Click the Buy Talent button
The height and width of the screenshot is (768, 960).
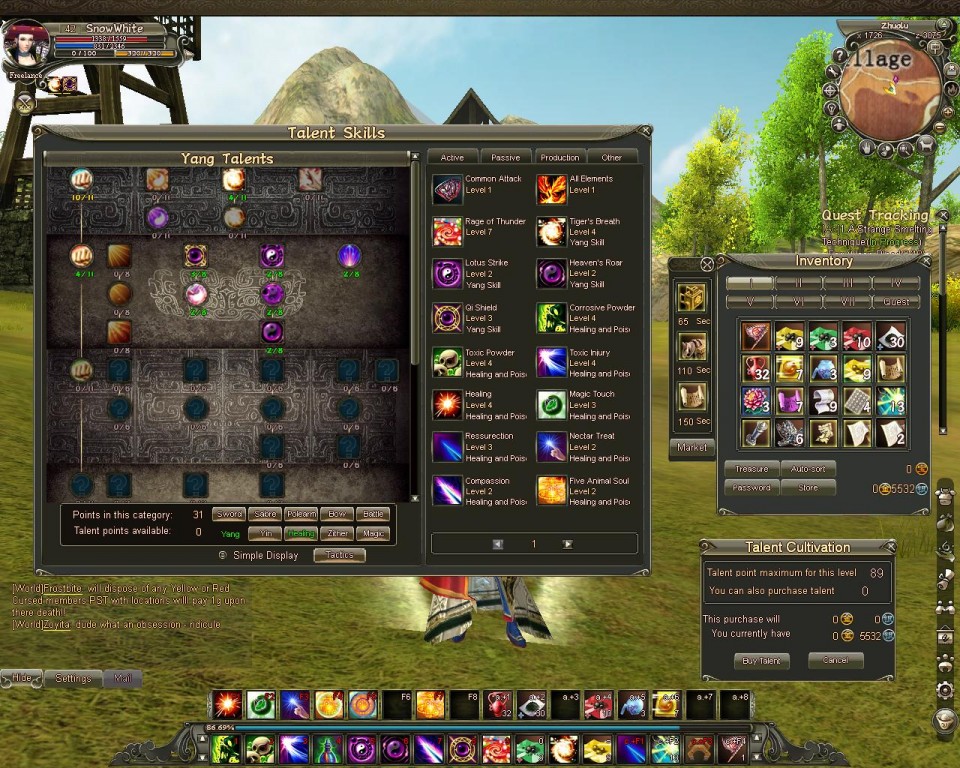(x=761, y=661)
